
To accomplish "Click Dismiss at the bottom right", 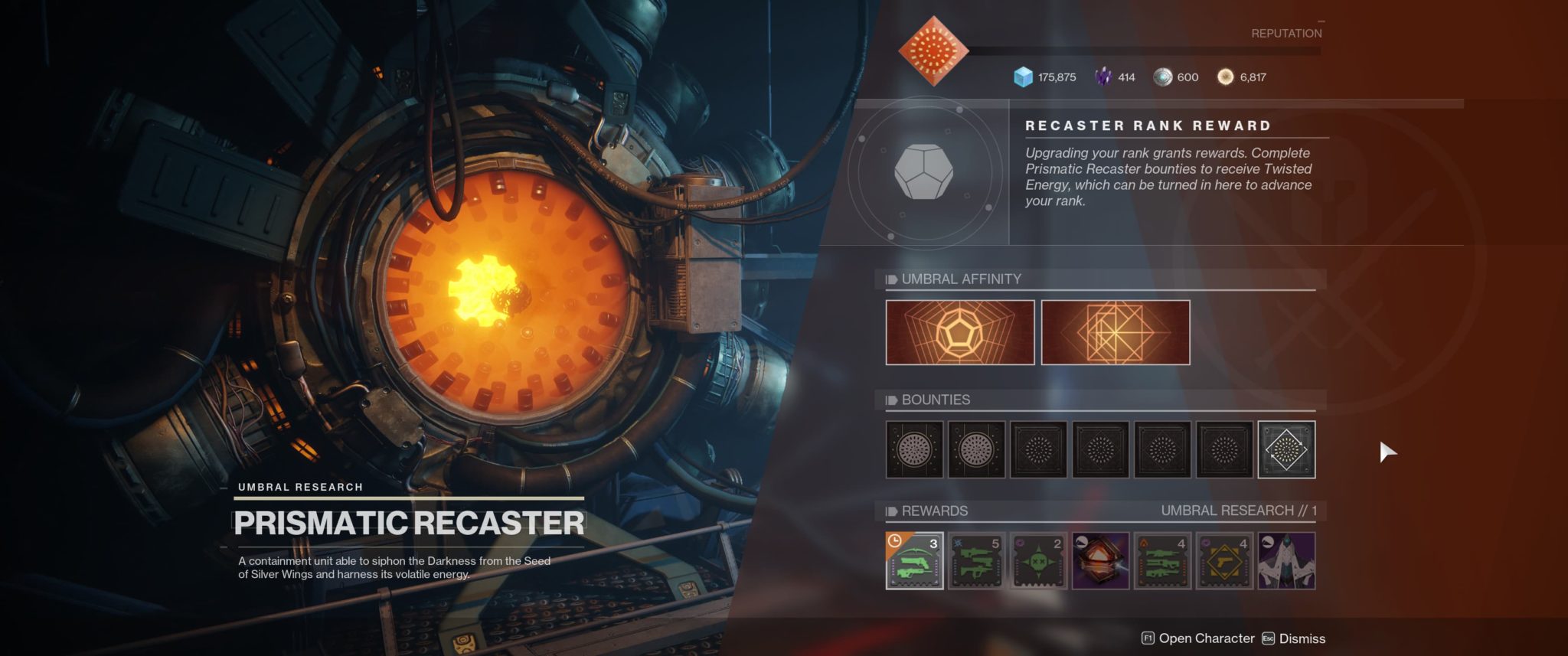I will coord(1307,638).
